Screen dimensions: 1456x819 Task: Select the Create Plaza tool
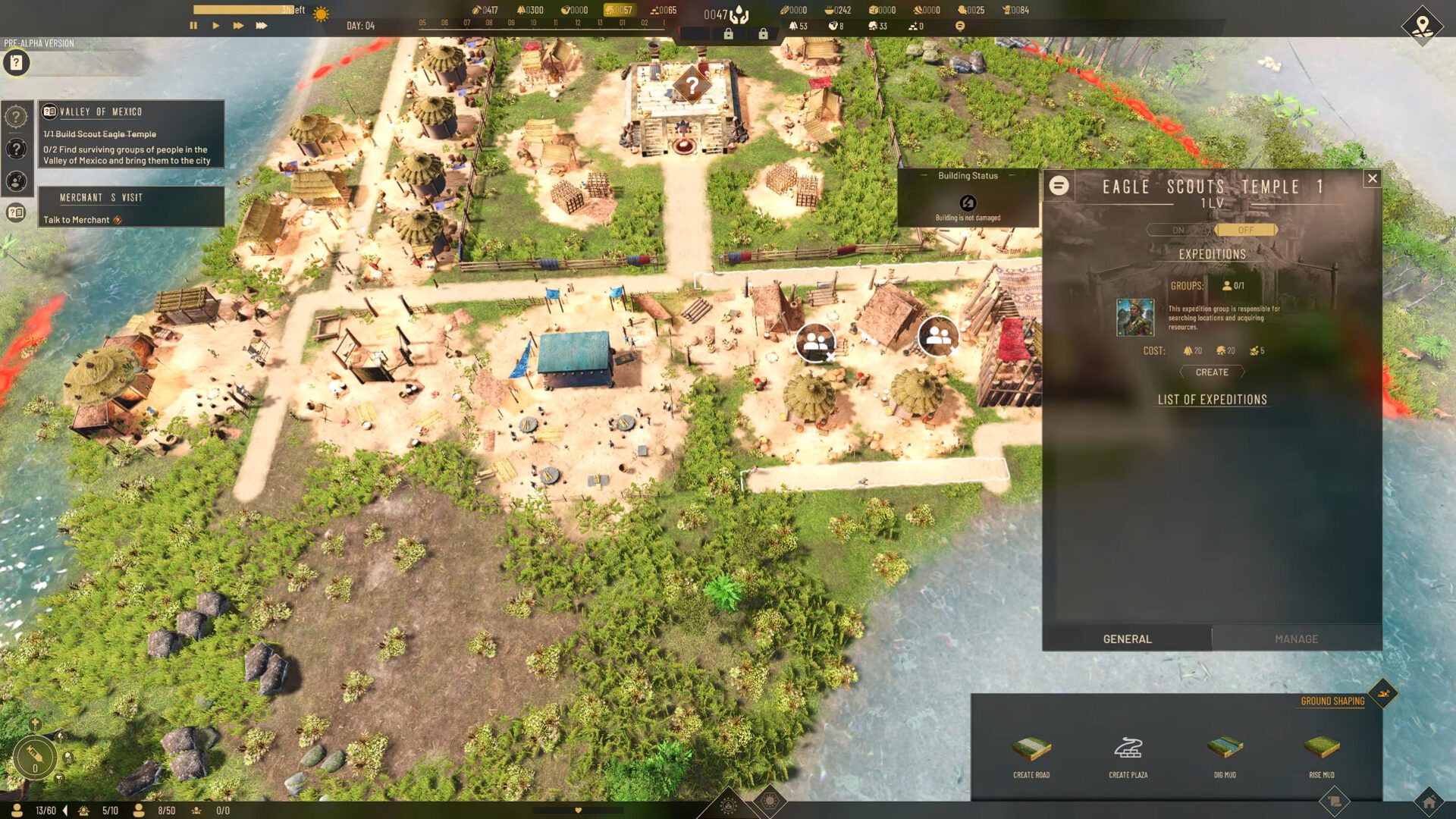pos(1128,755)
